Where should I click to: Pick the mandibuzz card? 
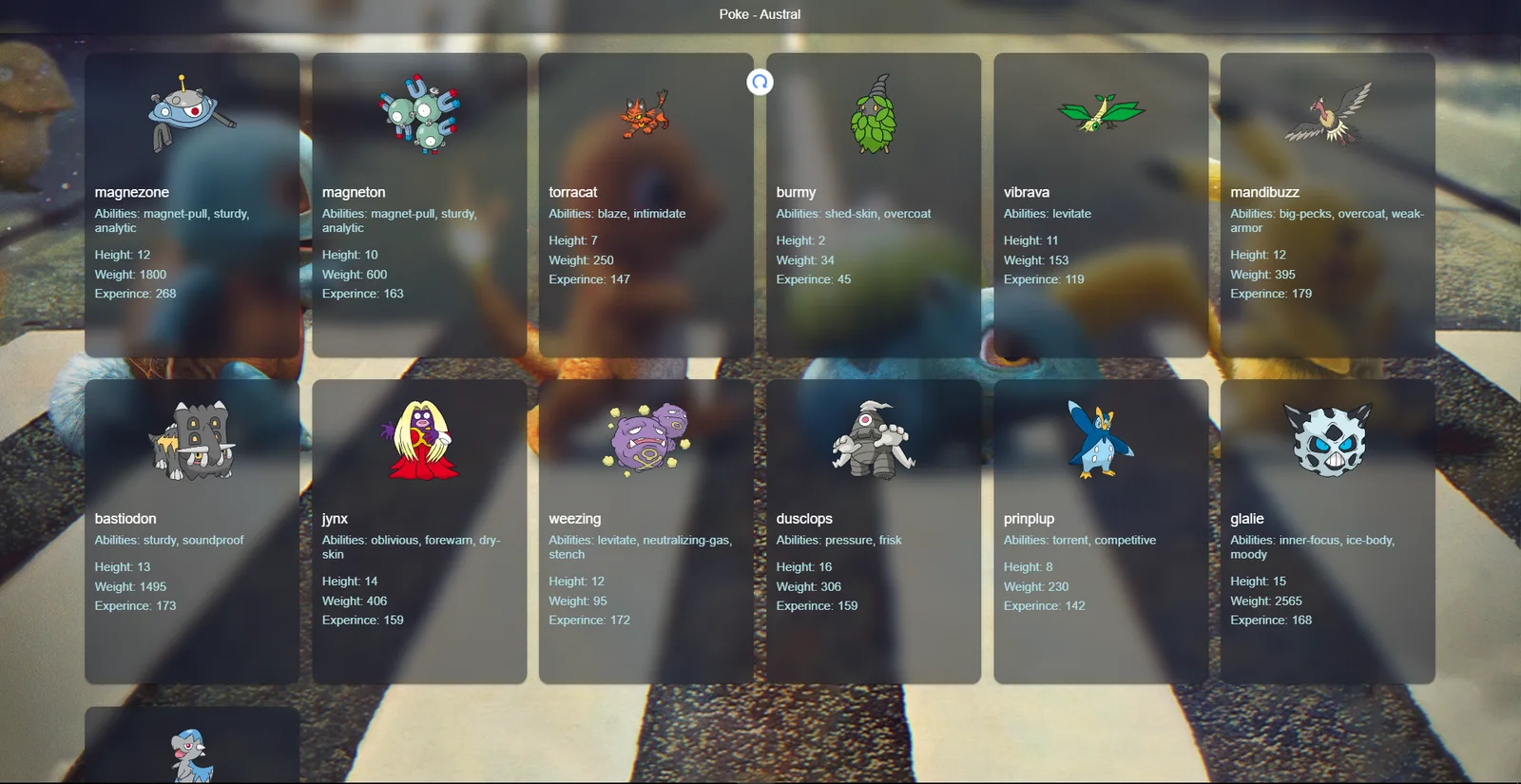coord(1327,205)
